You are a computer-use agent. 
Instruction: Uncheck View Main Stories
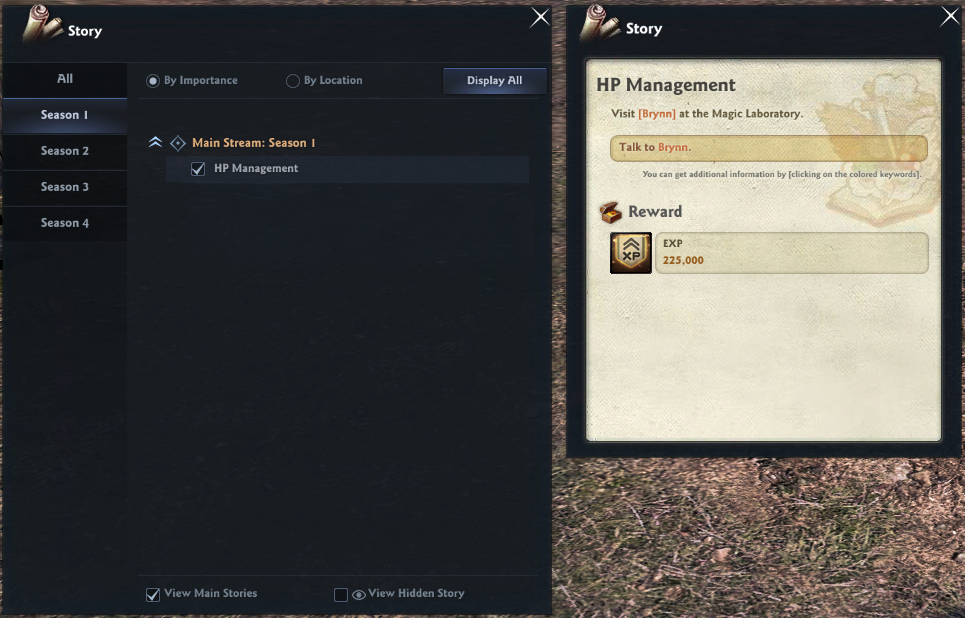click(x=153, y=594)
